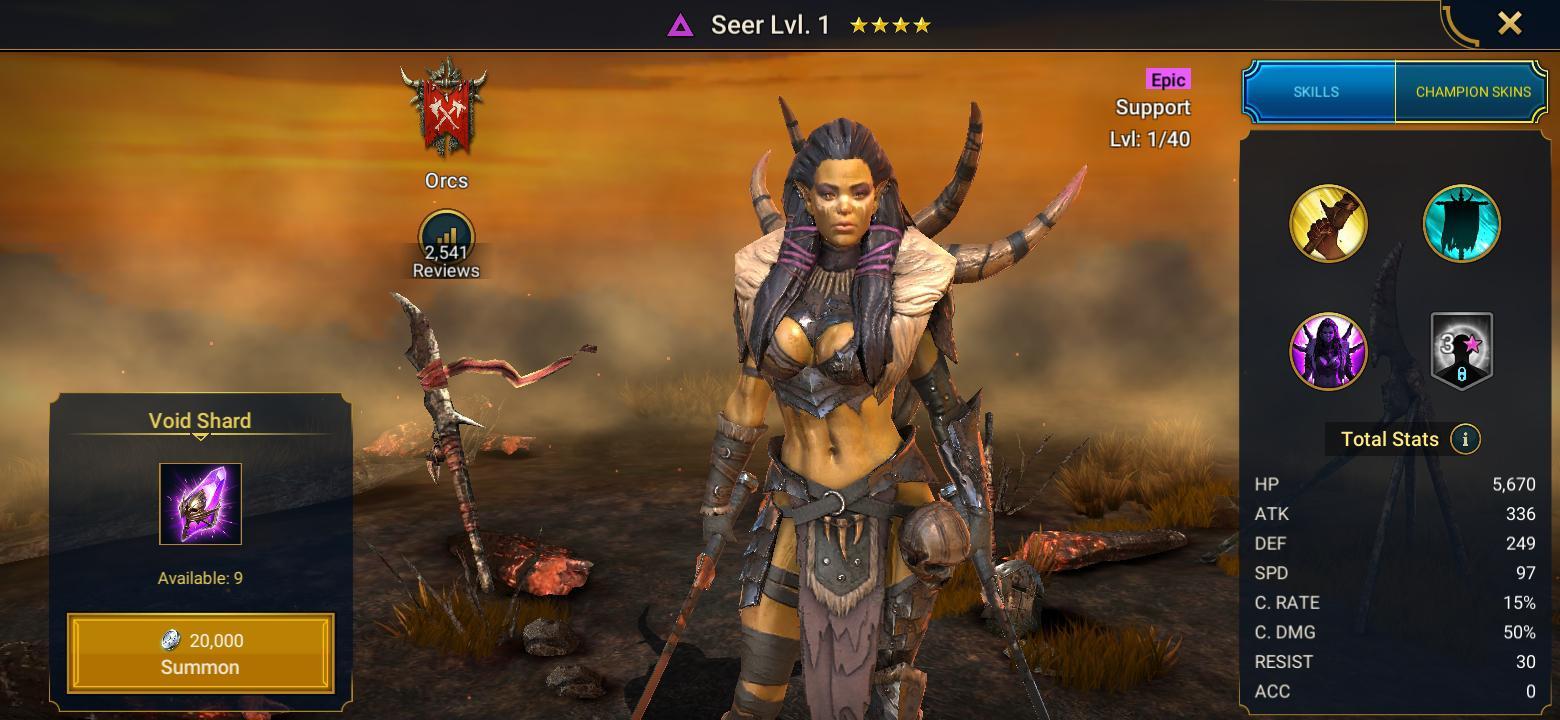This screenshot has width=1560, height=720.
Task: Open the 2,541 Reviews page
Action: pos(446,245)
